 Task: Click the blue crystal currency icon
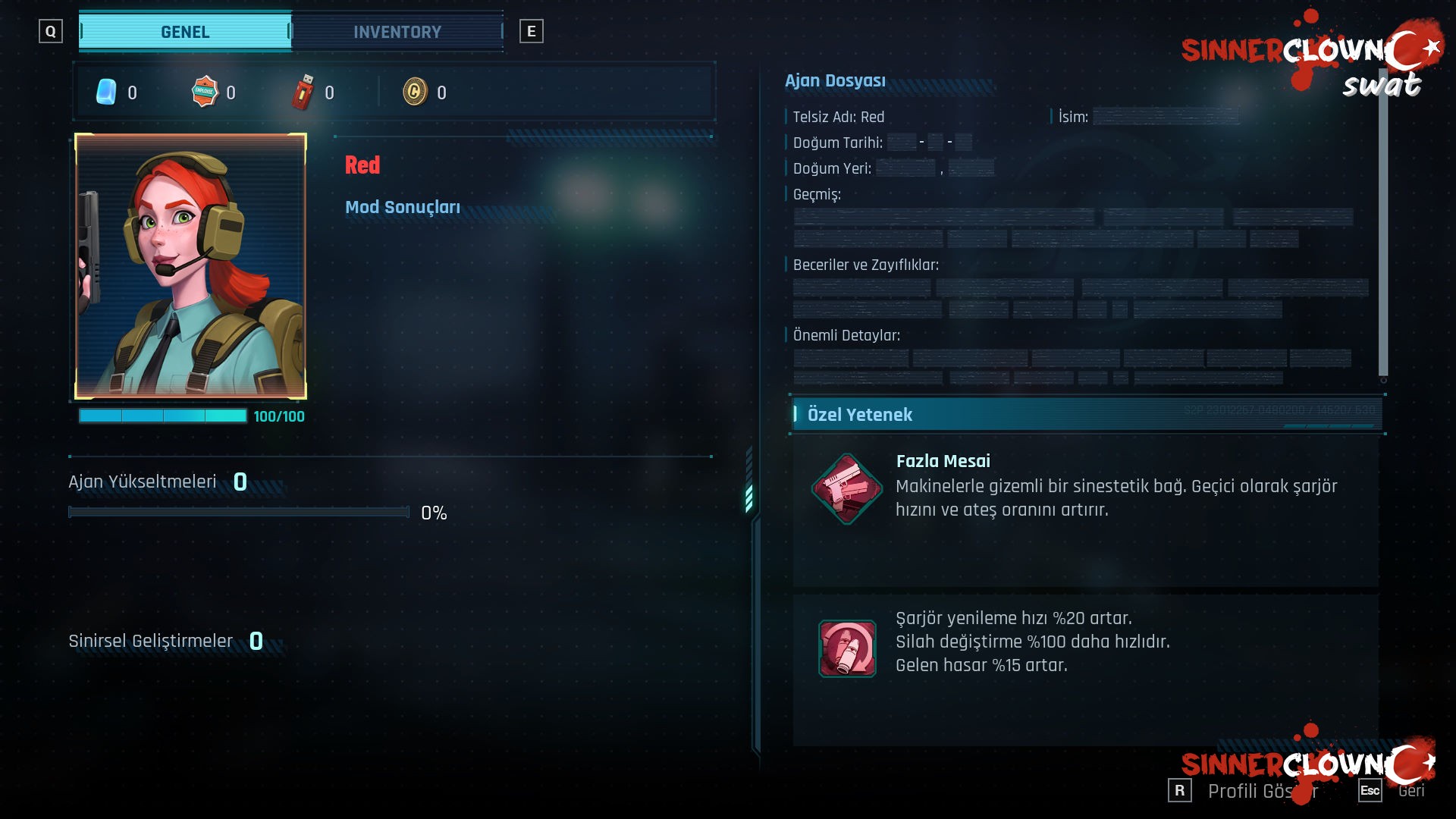coord(106,93)
